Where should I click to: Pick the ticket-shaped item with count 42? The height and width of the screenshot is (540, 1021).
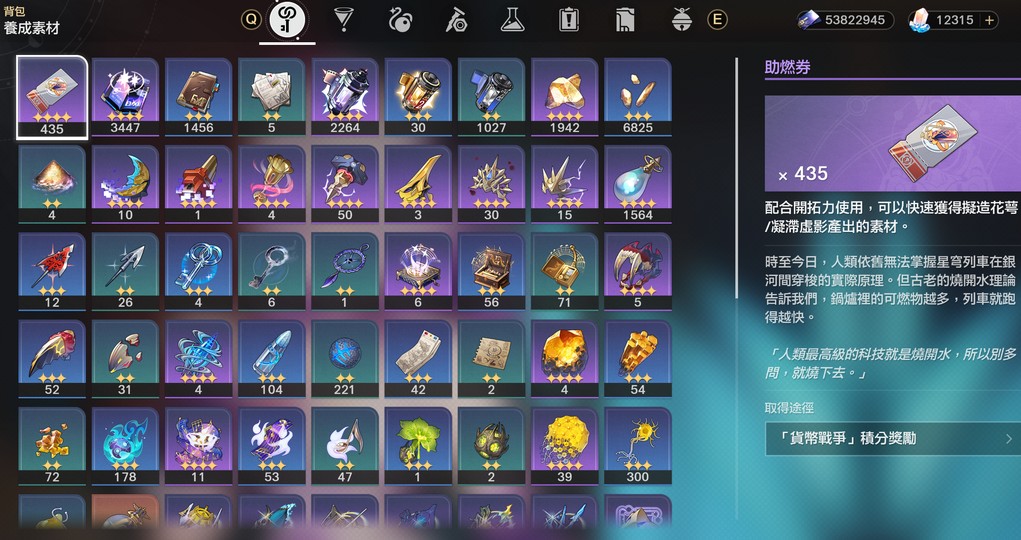coord(418,357)
